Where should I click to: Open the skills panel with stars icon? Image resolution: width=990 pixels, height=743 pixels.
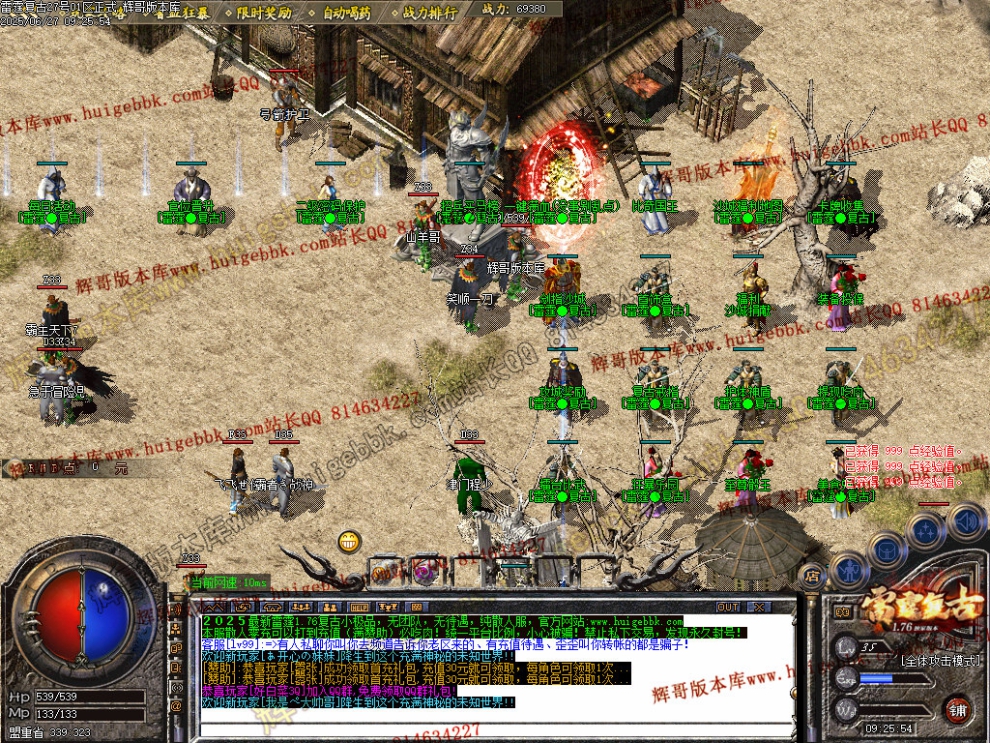(927, 530)
